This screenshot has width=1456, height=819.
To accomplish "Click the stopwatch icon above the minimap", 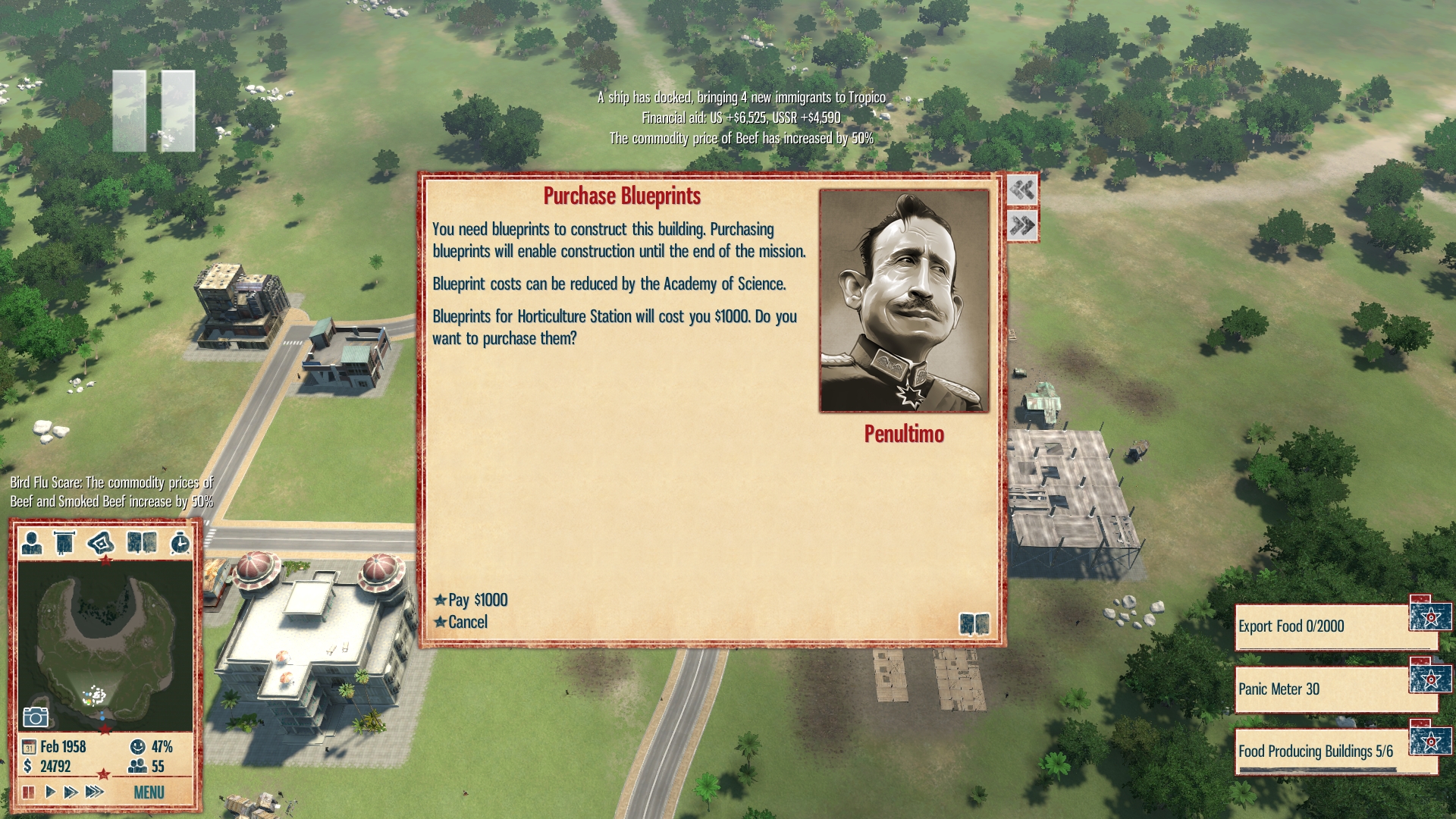I will point(180,543).
